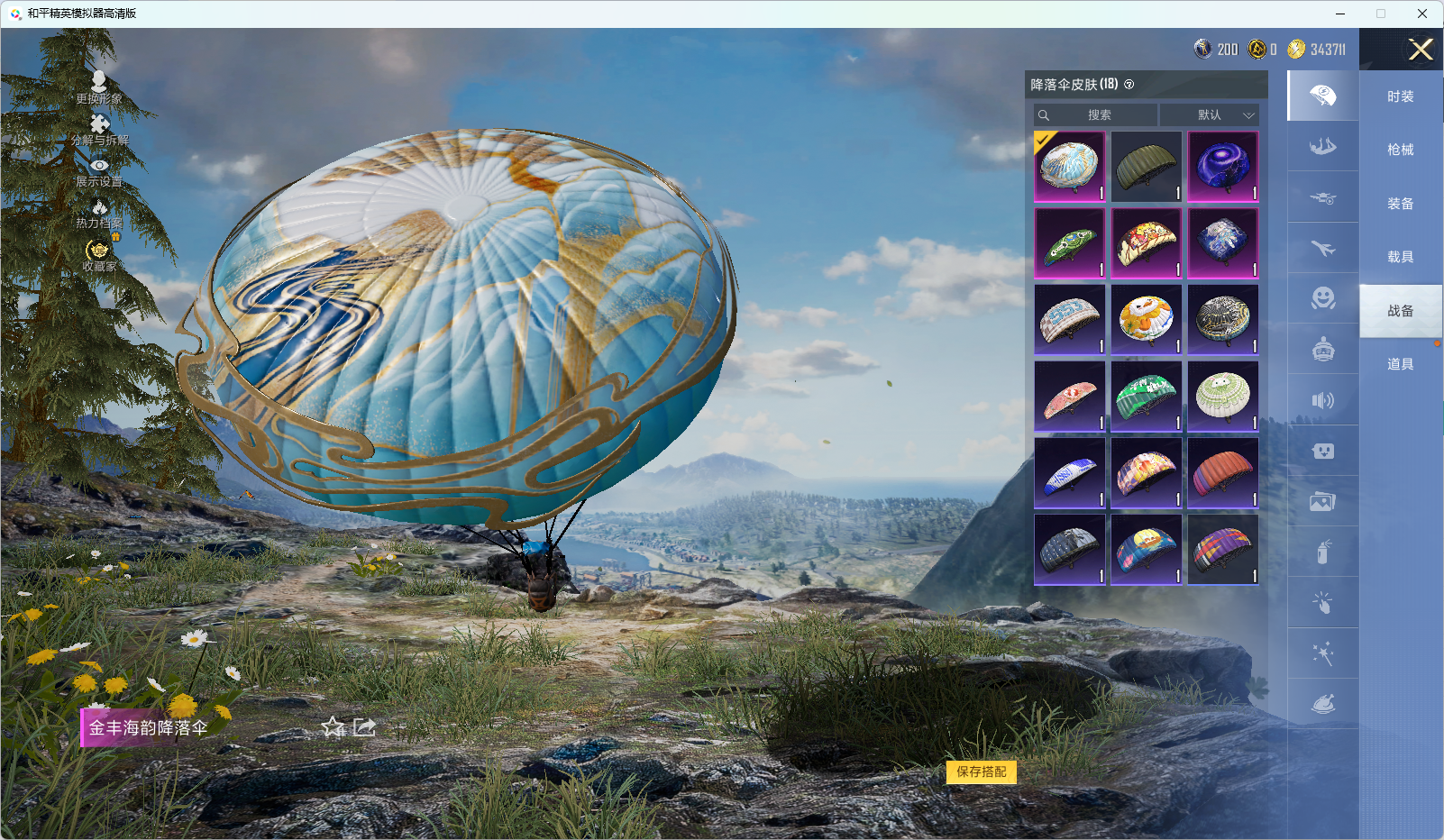The image size is (1444, 840).
Task: Choose the purple galaxy parachute skin
Action: coord(1222,167)
